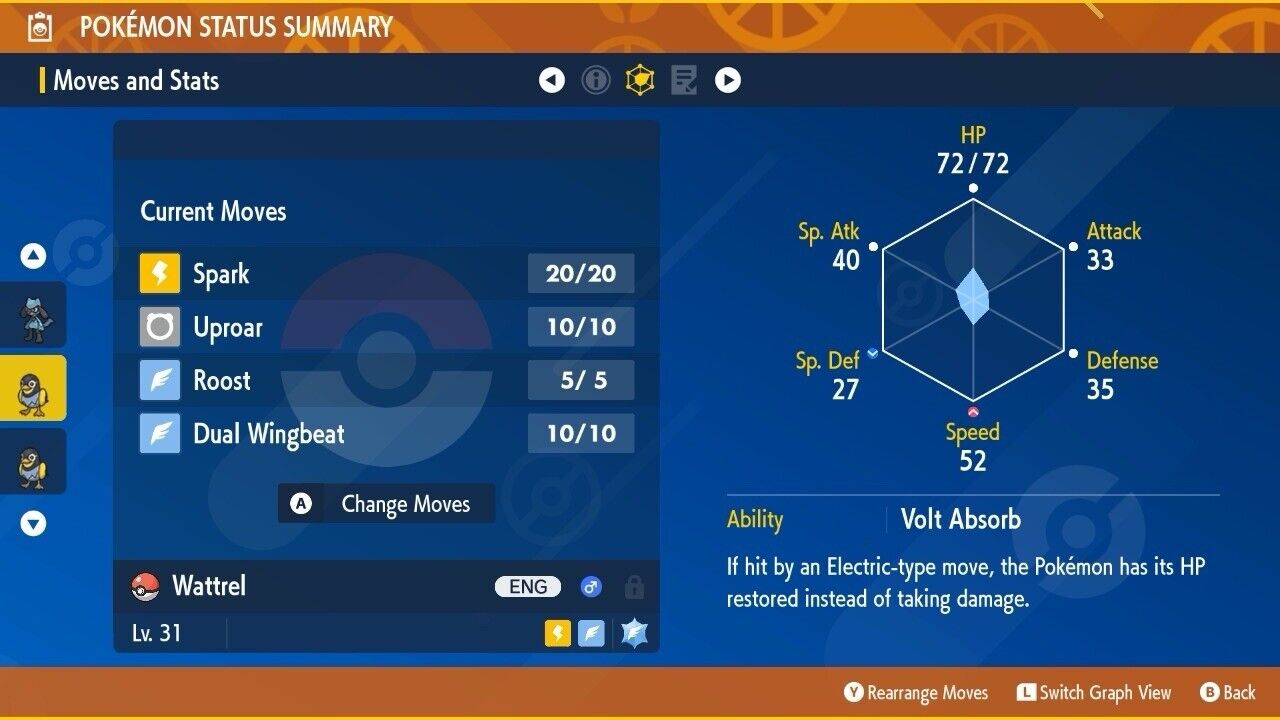This screenshot has height=720, width=1280.
Task: Choose the Roost move
Action: [386, 380]
